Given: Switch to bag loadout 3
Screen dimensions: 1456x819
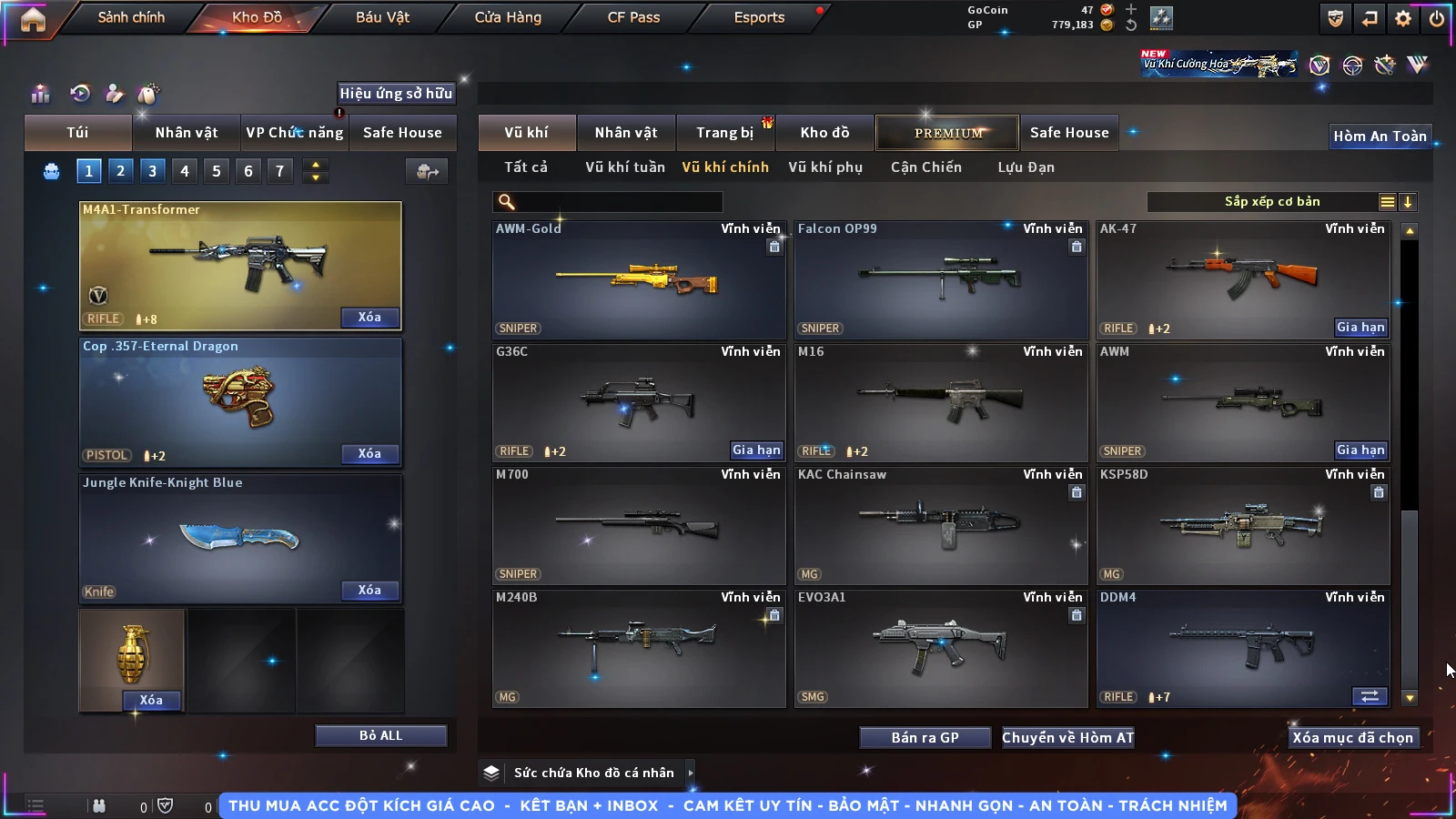Looking at the screenshot, I should click(152, 171).
